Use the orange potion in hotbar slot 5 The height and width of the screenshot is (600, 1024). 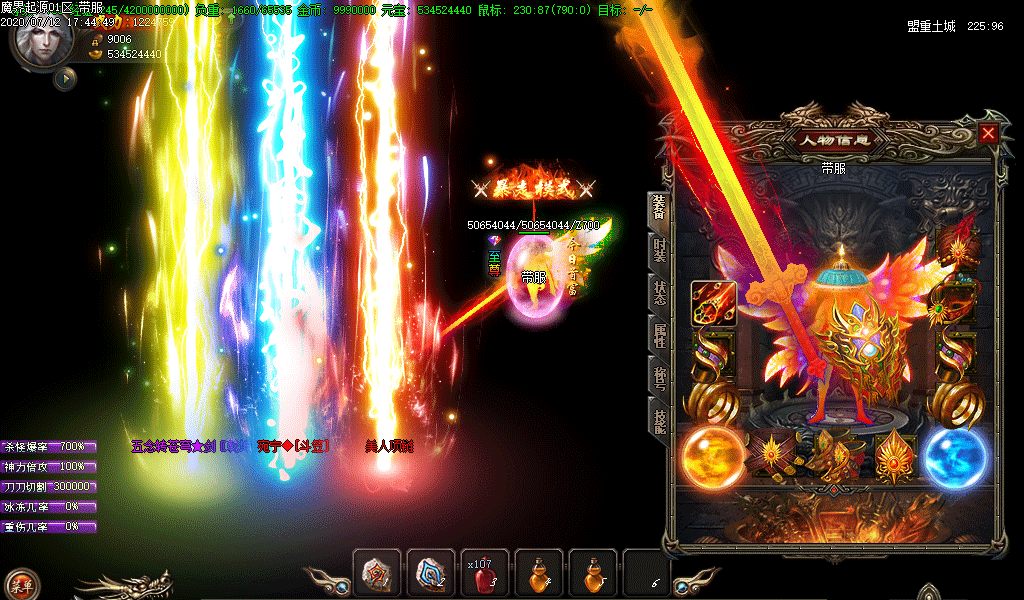coord(593,574)
